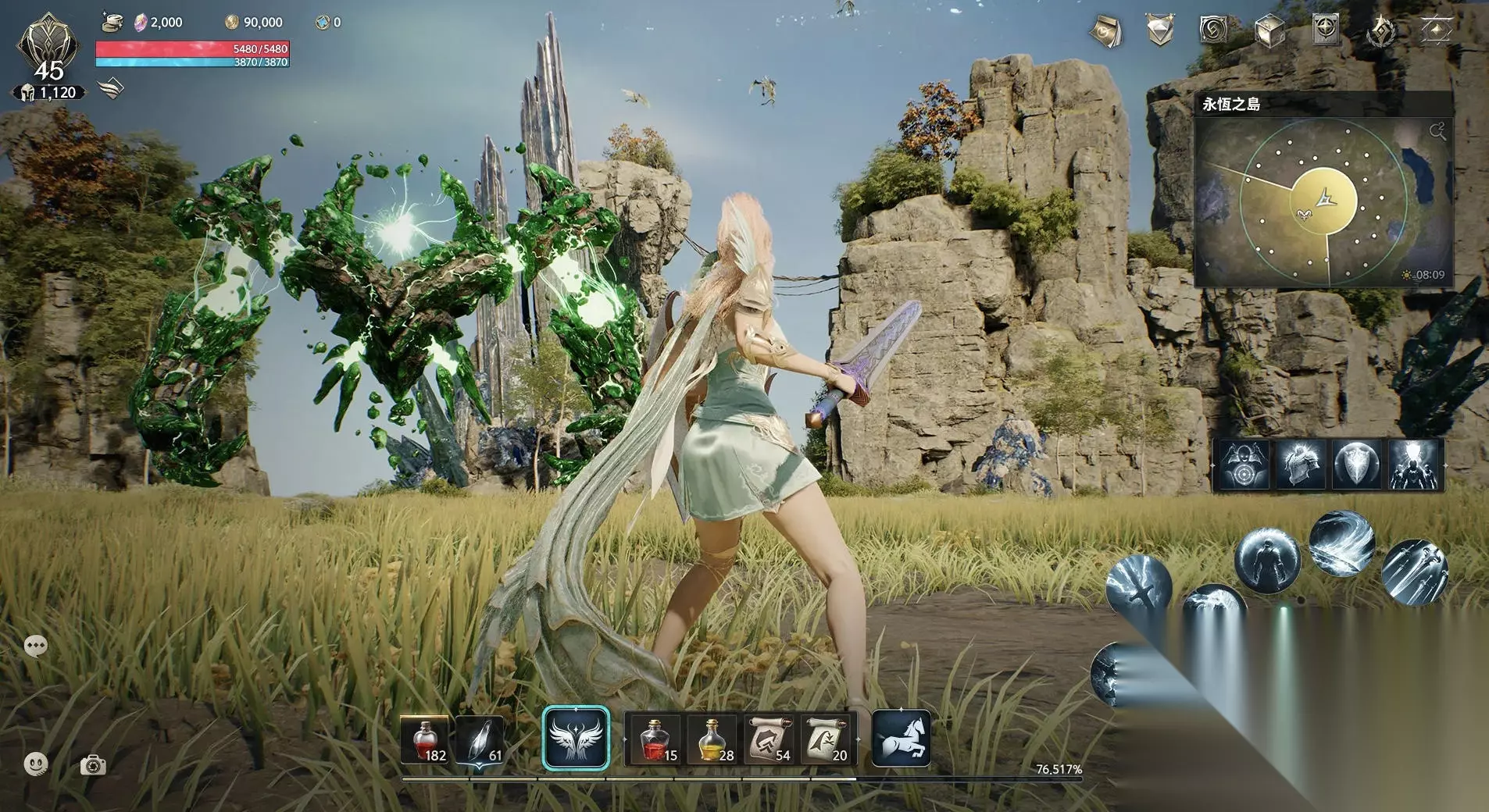Open the compass book icon
Screen dimensions: 1489x812
[x=1326, y=30]
